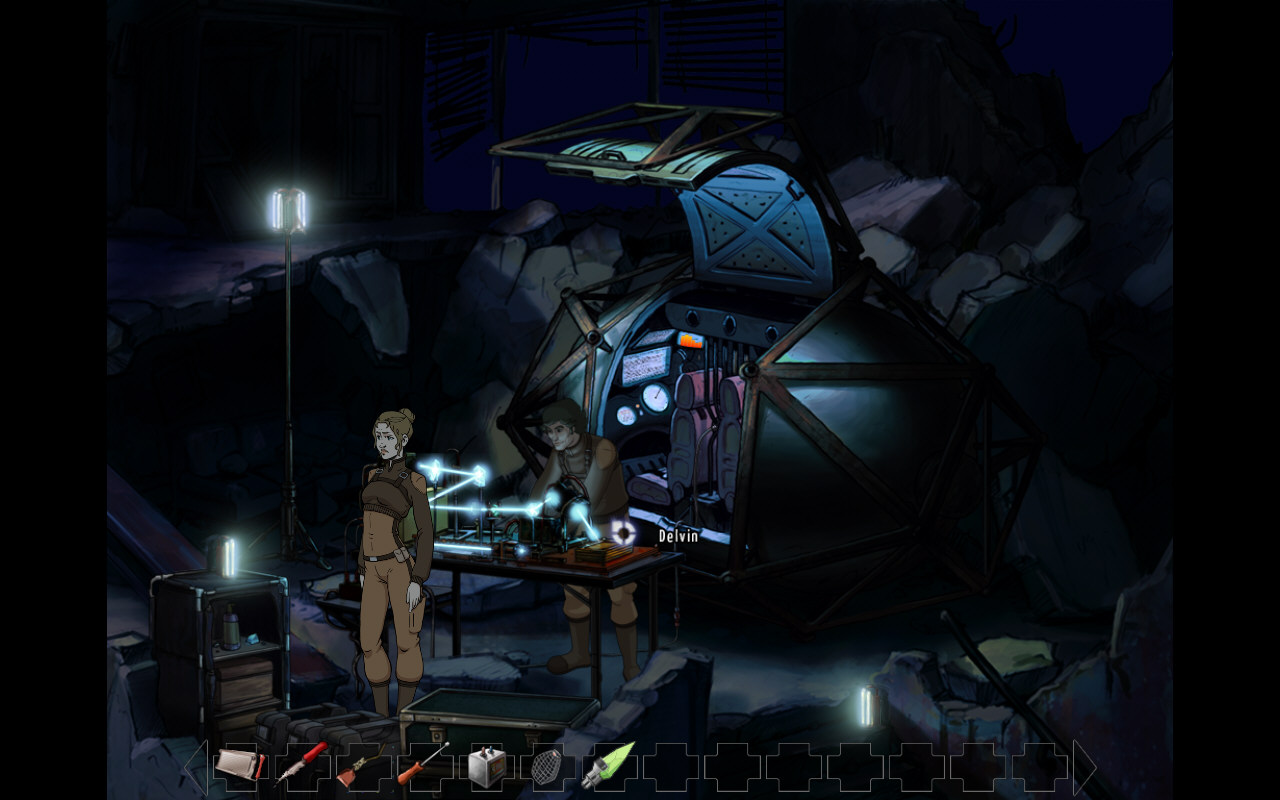Select the green crystal bulb item

(608, 765)
